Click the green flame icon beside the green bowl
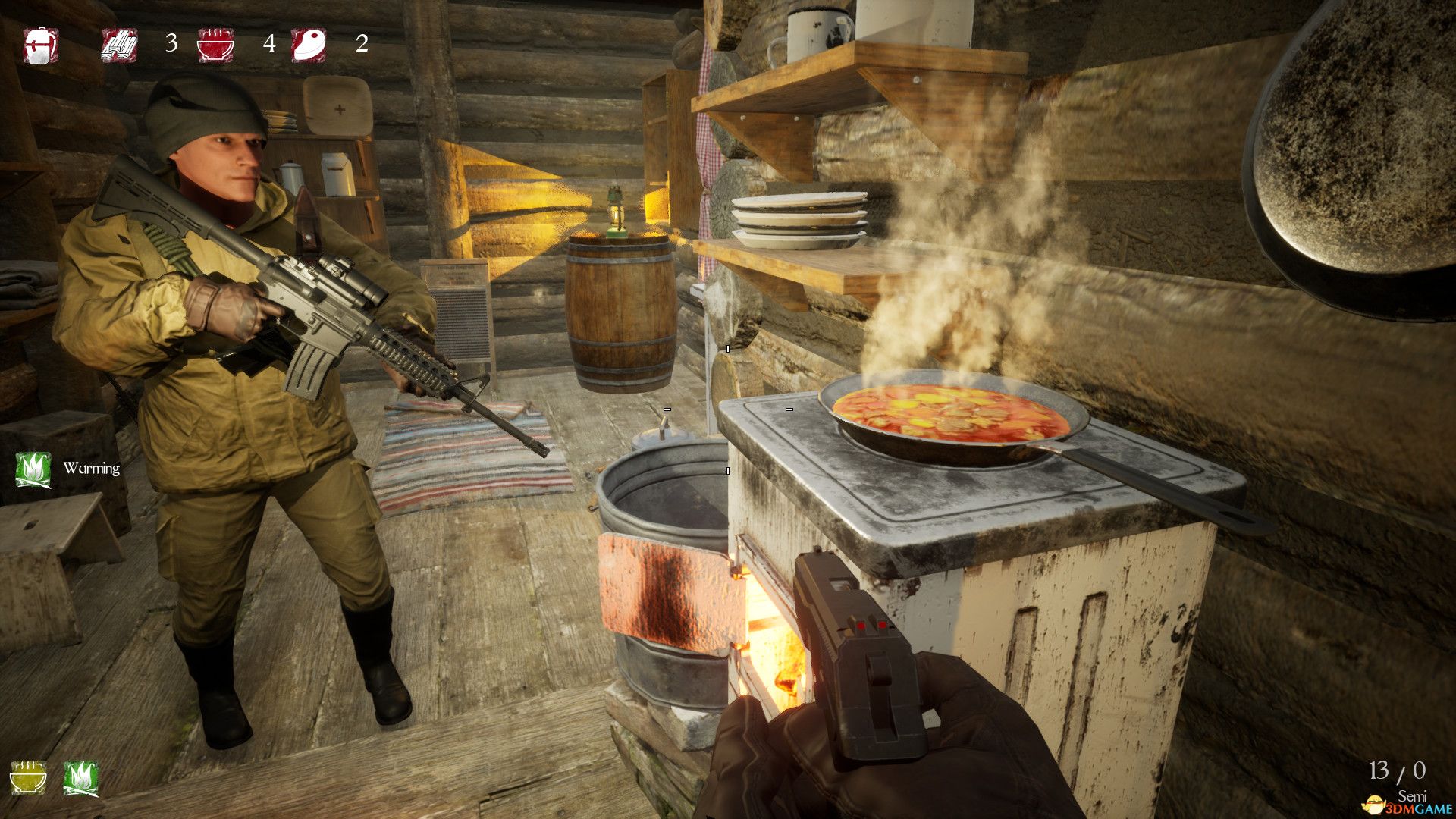Screen dimensions: 1456x819 coord(80,778)
